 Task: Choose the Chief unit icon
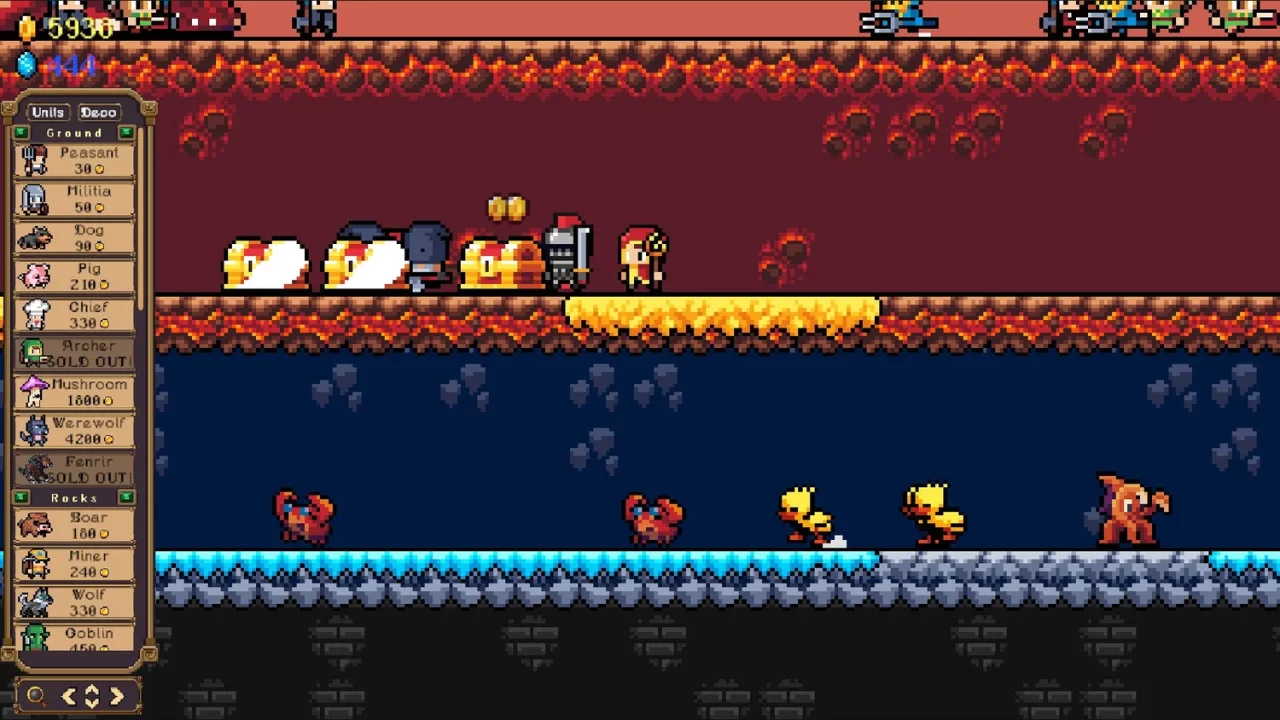coord(75,314)
